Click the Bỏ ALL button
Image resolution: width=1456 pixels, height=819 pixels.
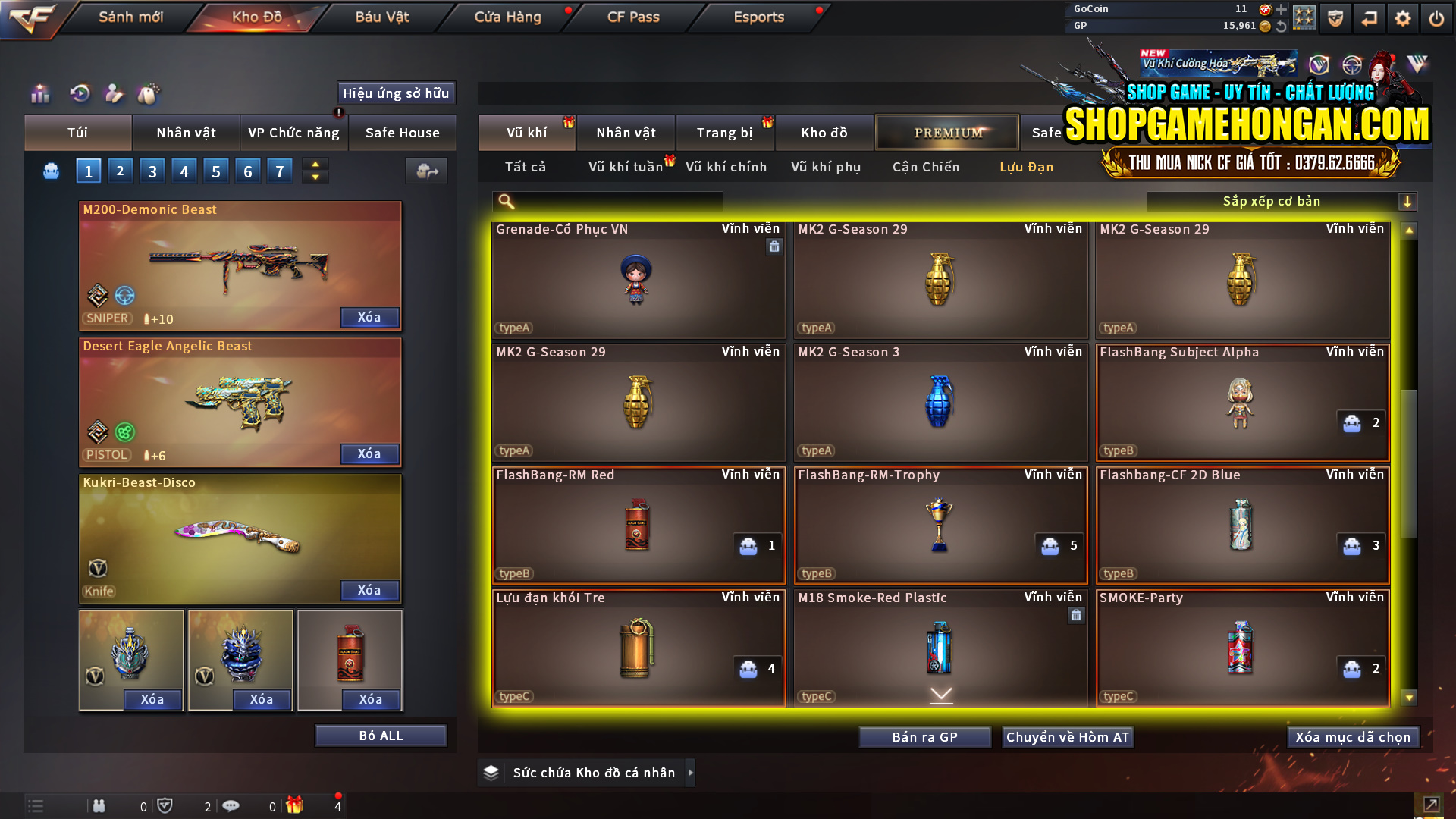click(x=381, y=735)
